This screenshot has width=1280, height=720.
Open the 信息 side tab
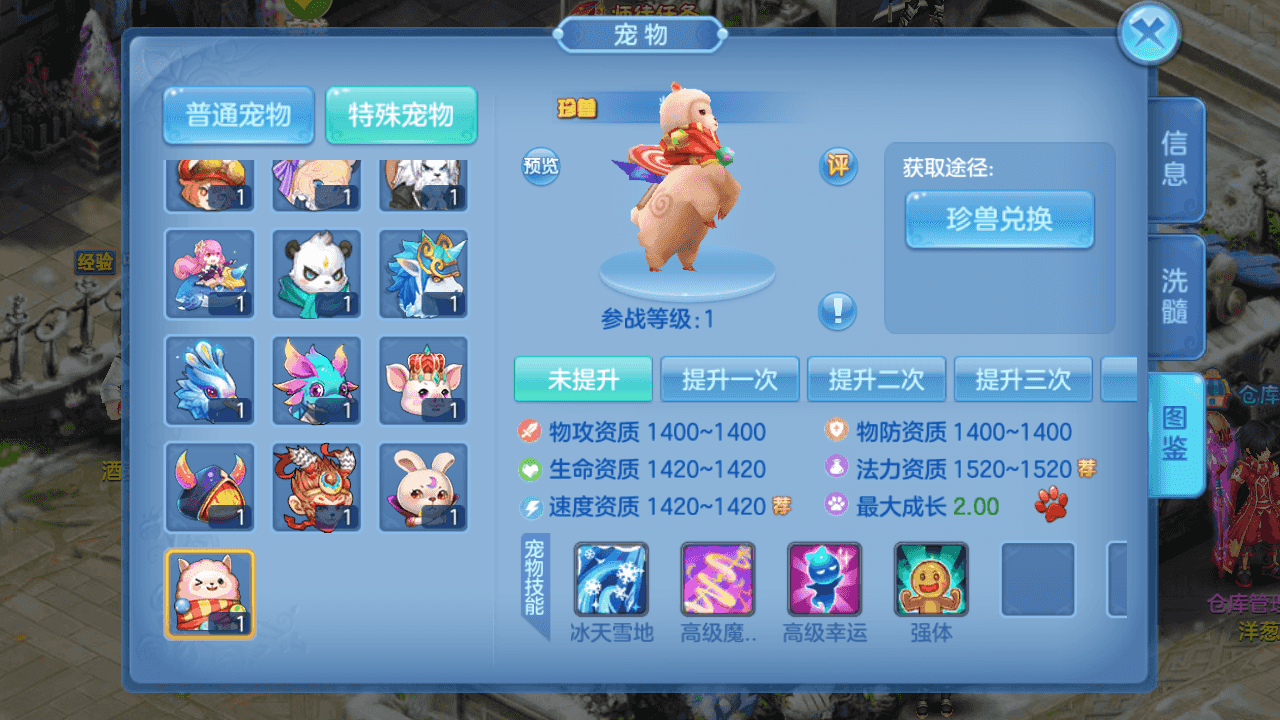pyautogui.click(x=1176, y=163)
